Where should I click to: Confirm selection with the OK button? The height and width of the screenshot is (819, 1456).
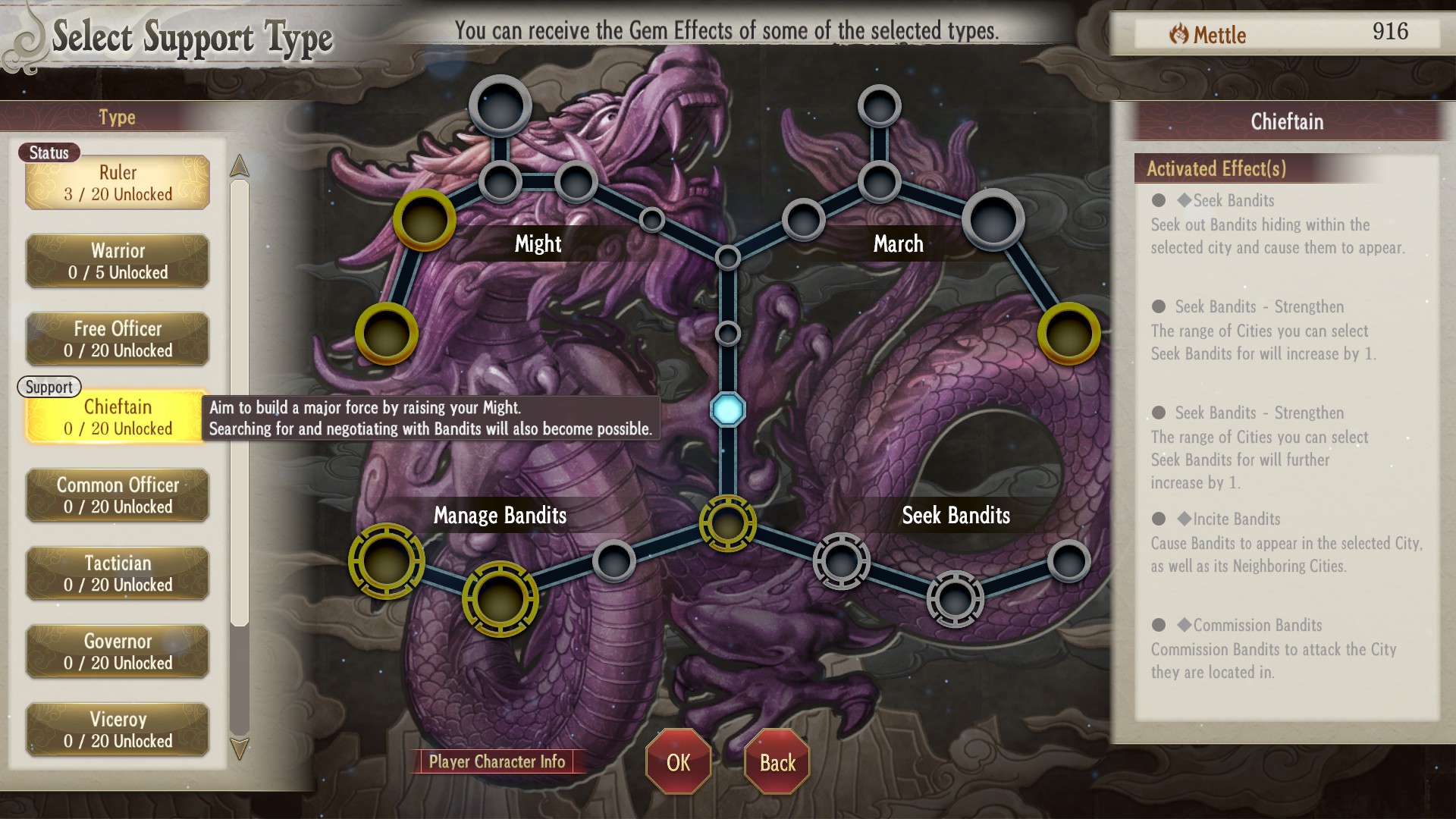(x=678, y=762)
